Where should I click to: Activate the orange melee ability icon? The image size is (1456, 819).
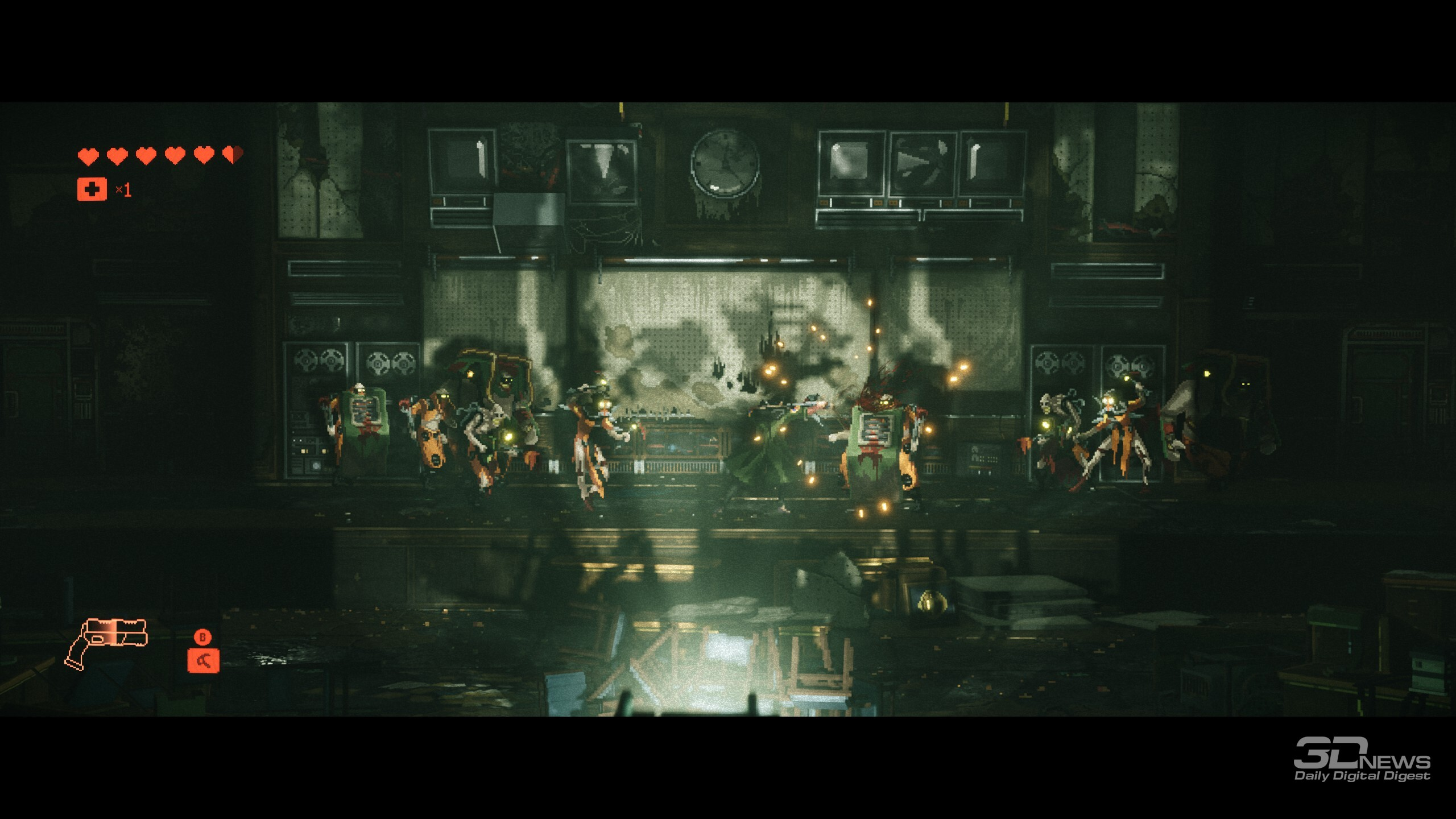click(203, 661)
